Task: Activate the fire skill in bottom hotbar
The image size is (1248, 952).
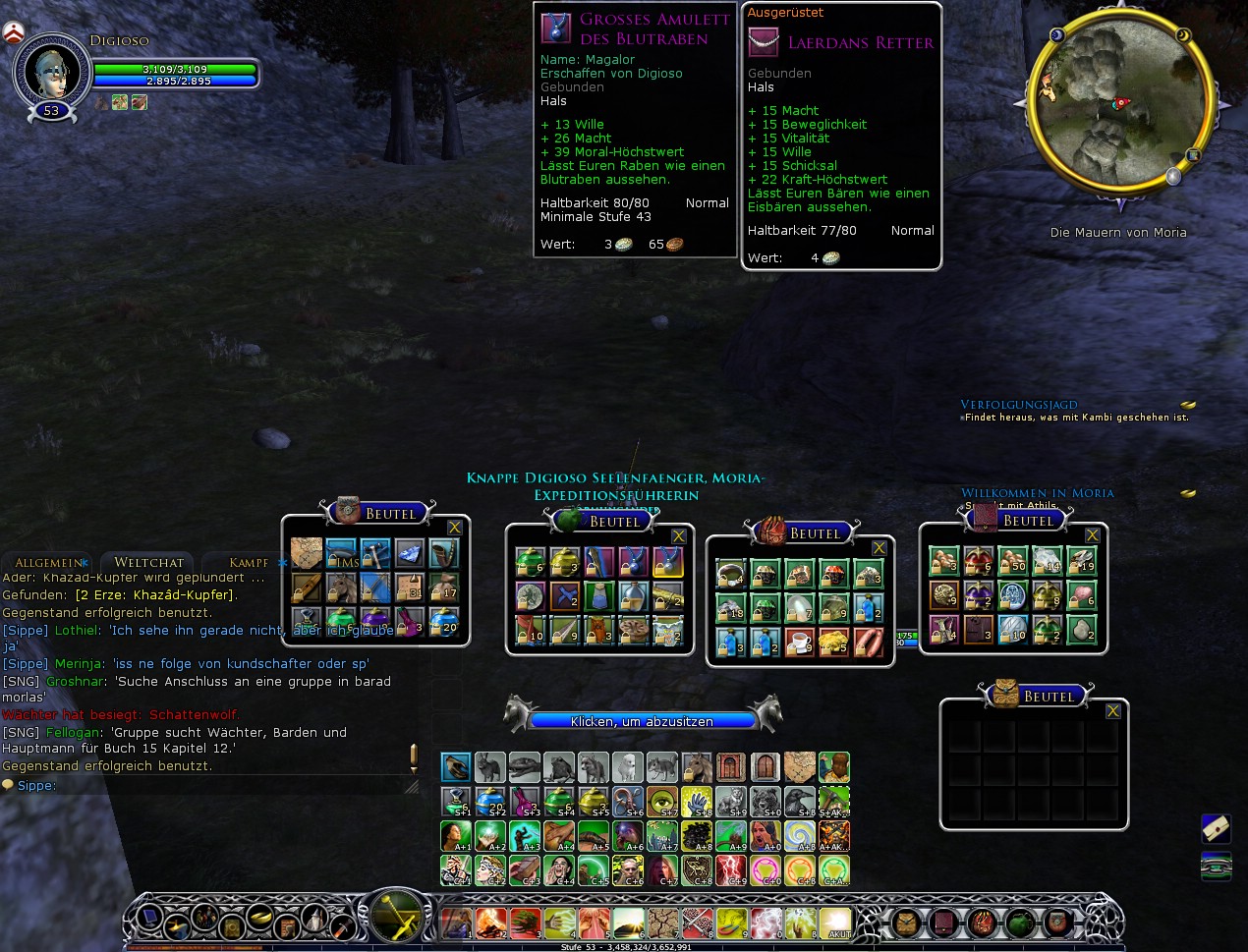Action: pos(490,924)
